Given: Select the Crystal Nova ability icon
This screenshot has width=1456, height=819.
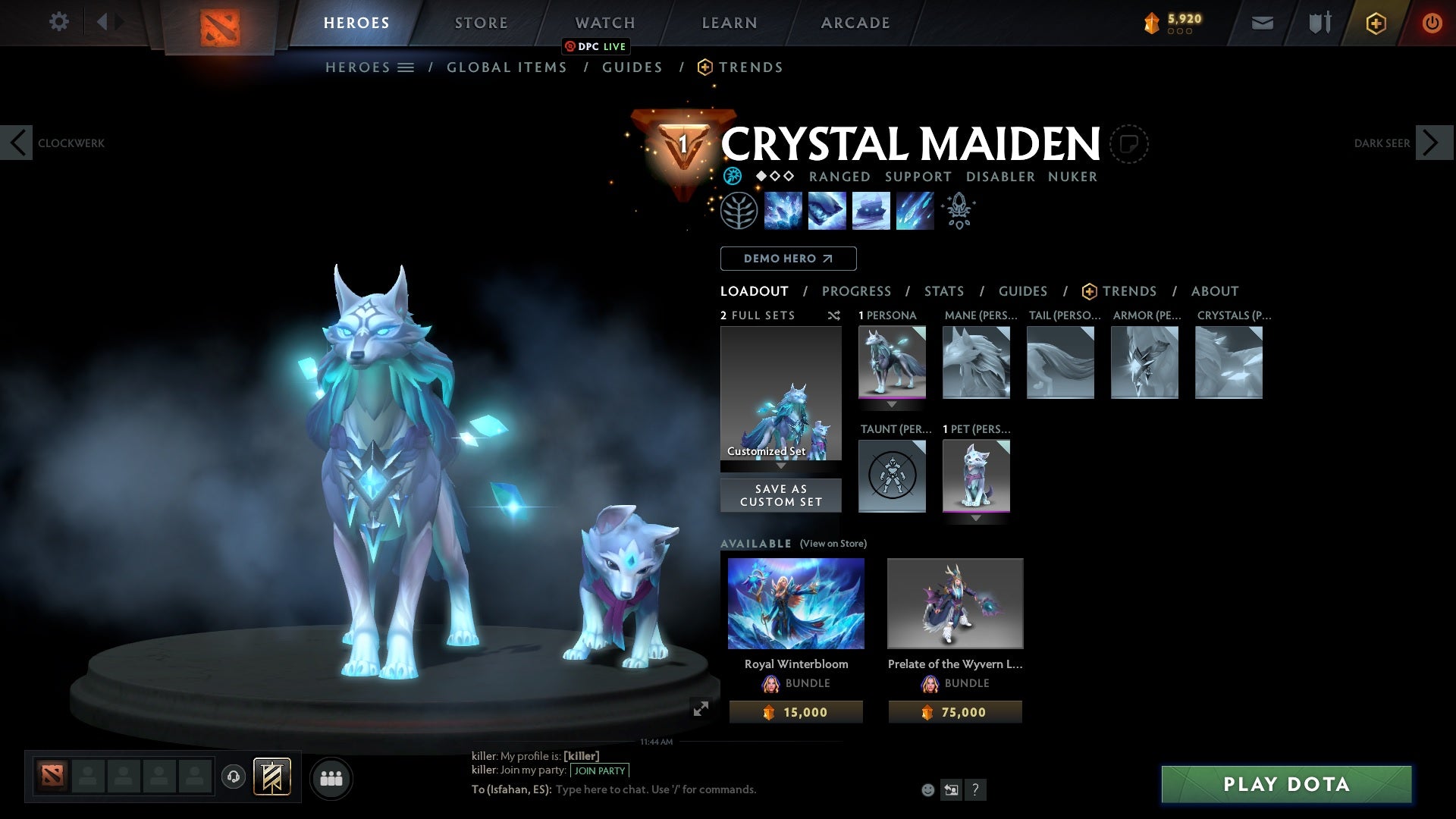Looking at the screenshot, I should [x=783, y=212].
